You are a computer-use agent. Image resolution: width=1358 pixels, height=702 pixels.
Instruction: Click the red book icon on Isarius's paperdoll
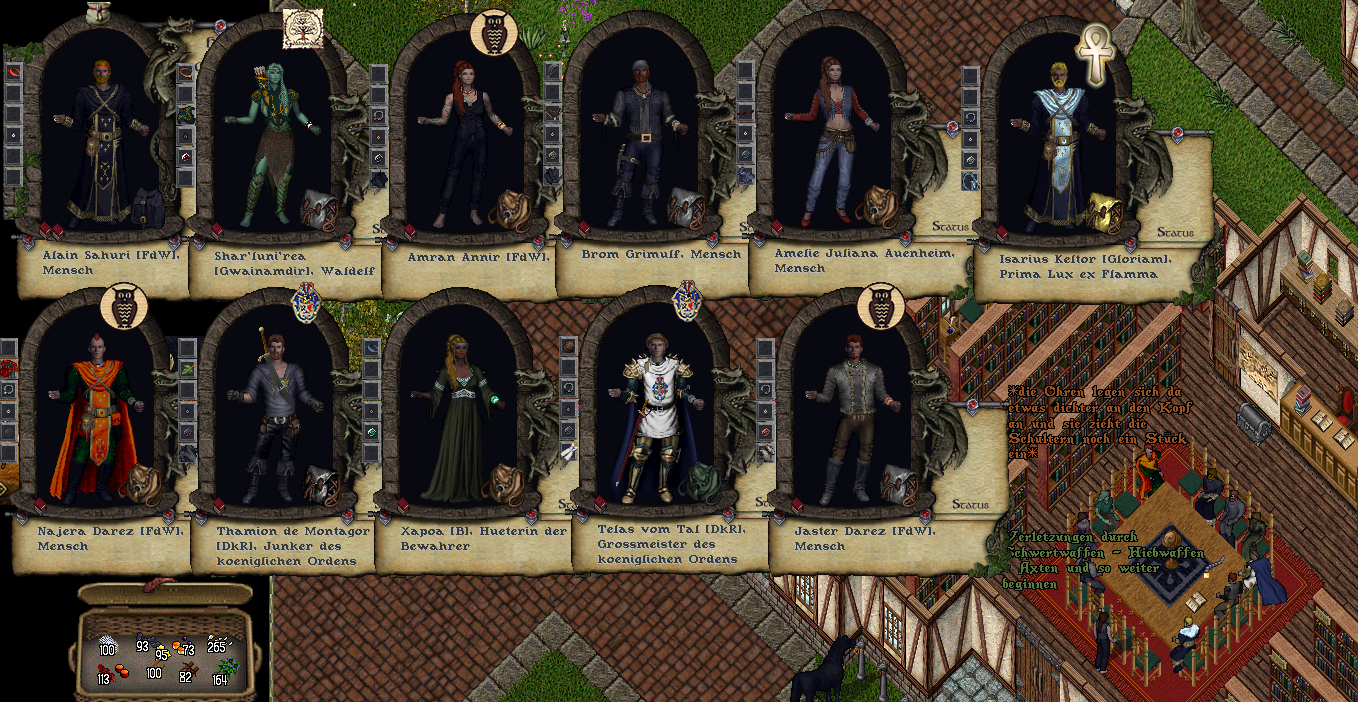pos(1000,232)
